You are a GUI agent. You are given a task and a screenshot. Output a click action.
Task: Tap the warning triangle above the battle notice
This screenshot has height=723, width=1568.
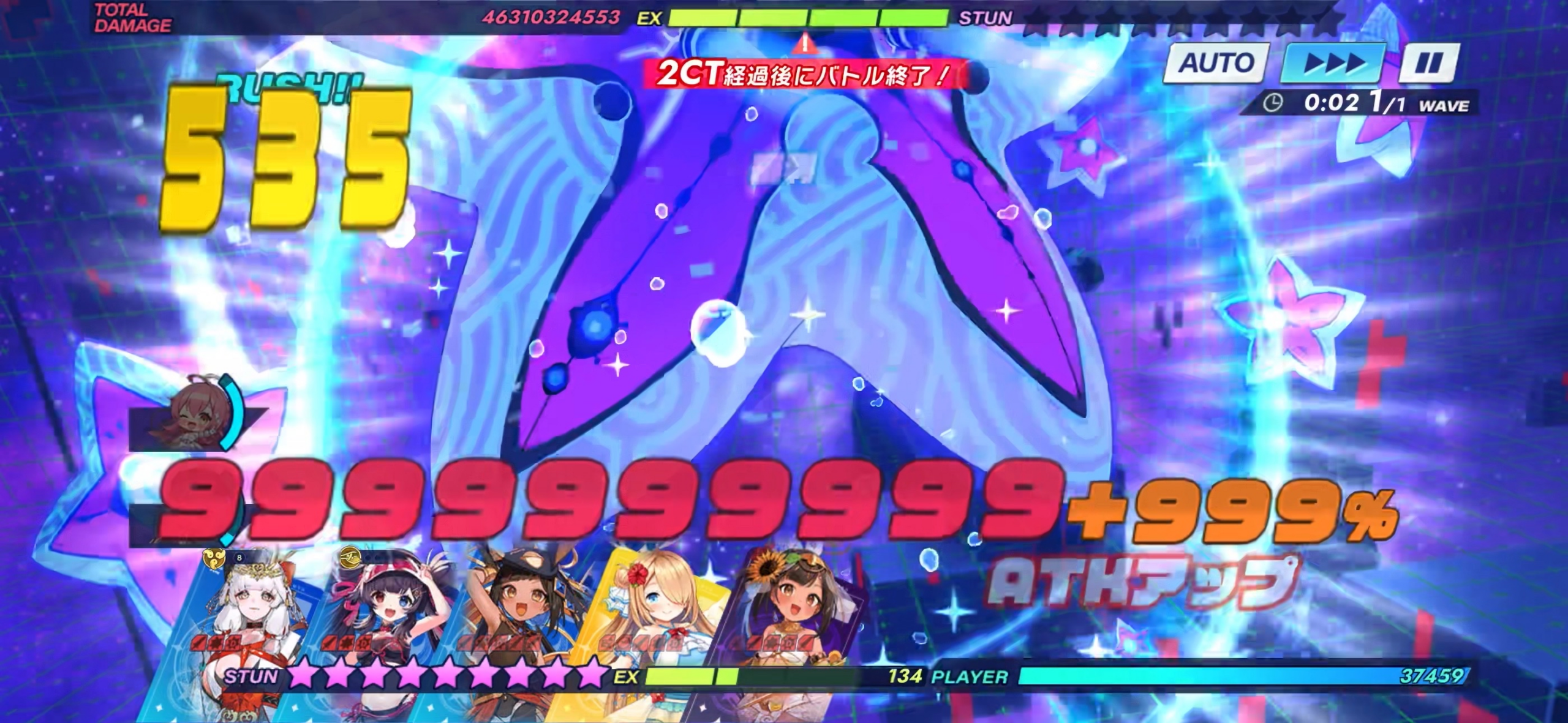805,43
